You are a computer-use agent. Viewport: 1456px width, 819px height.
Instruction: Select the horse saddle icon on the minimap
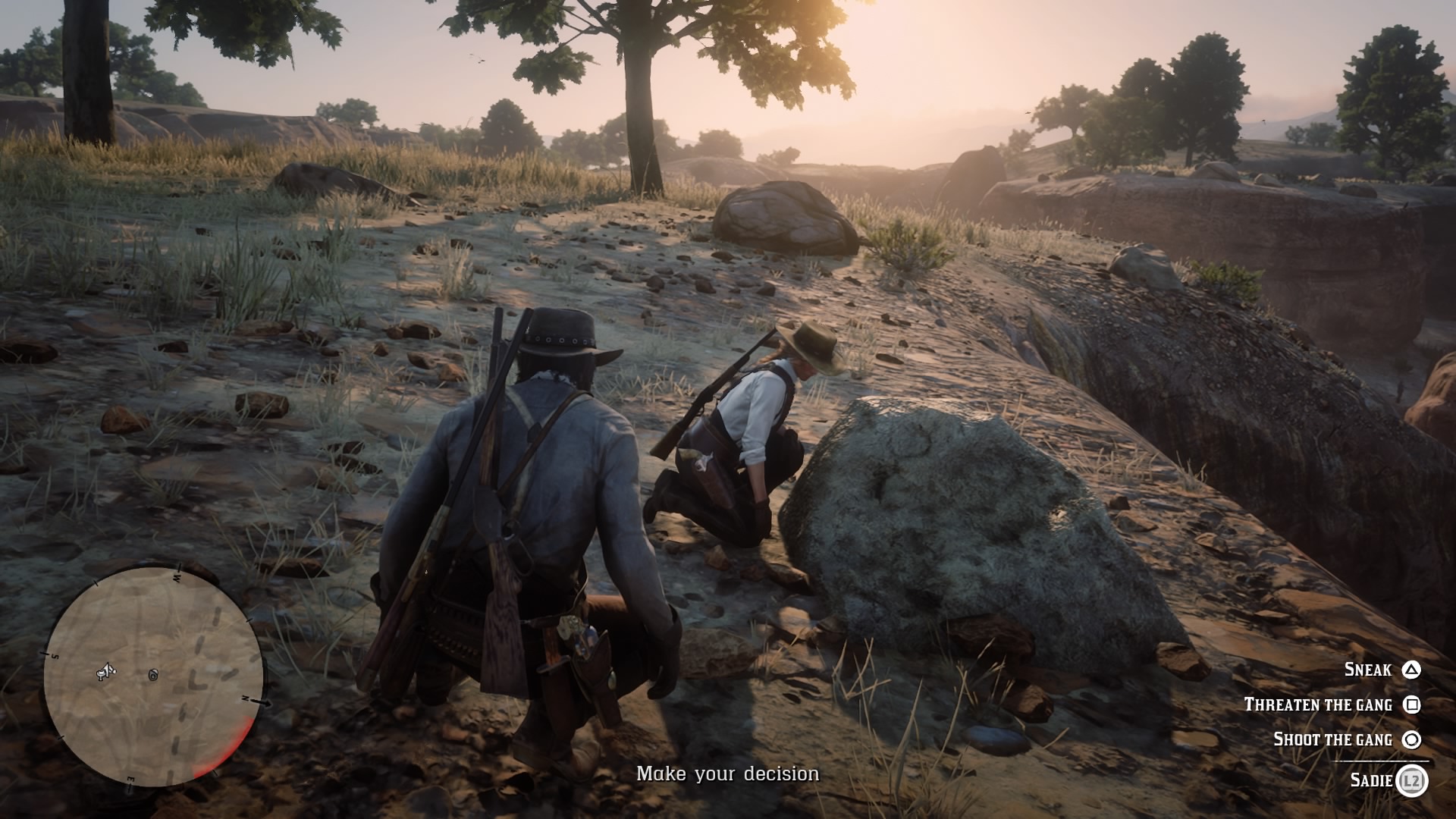(x=100, y=673)
